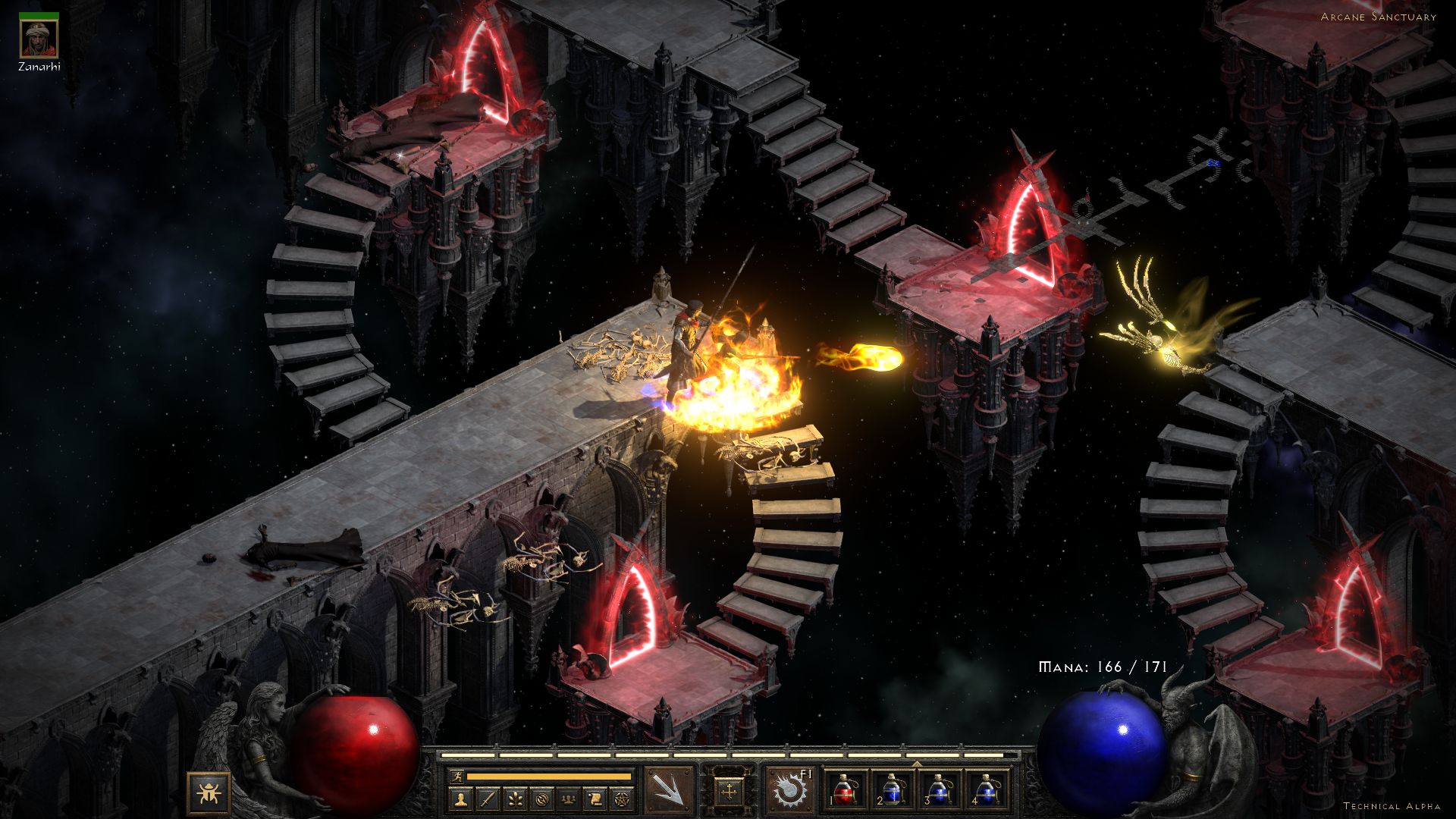Toggle the run/walk button
Screen dimensions: 1456x819
pos(456,777)
